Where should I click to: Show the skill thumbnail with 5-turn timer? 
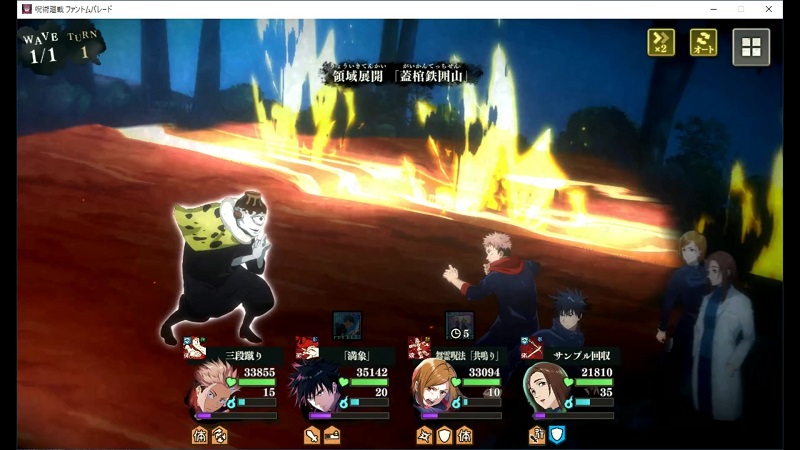tap(459, 325)
